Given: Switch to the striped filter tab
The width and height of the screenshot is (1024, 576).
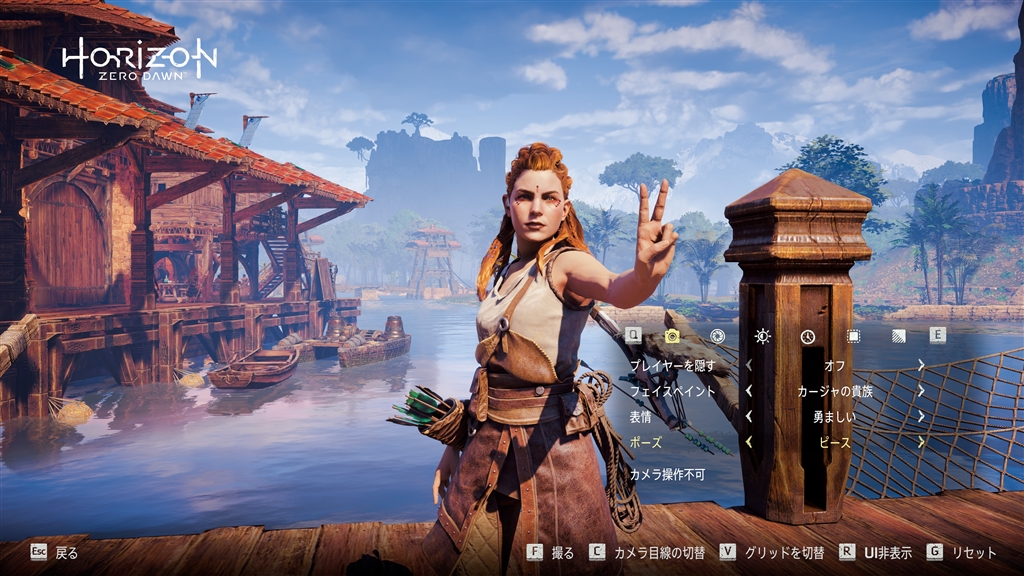Looking at the screenshot, I should pos(897,336).
